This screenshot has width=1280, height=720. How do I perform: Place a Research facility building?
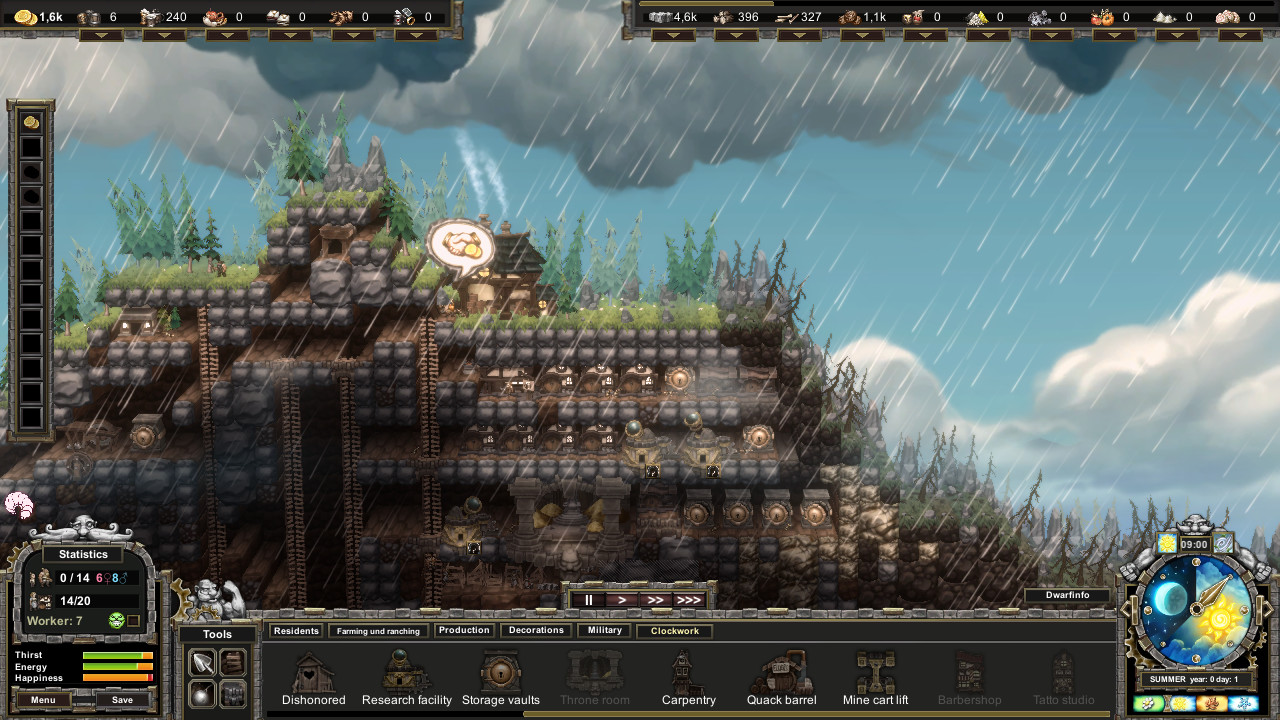point(406,672)
